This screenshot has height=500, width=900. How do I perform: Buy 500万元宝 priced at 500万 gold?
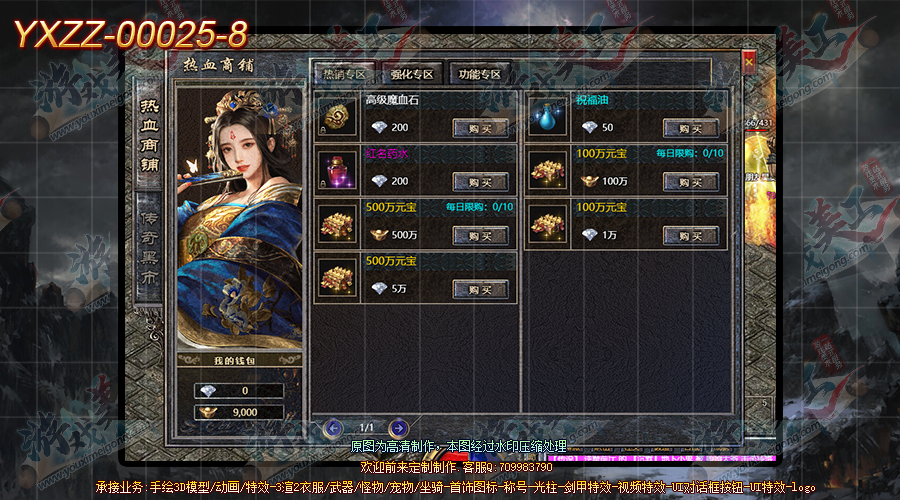(480, 235)
